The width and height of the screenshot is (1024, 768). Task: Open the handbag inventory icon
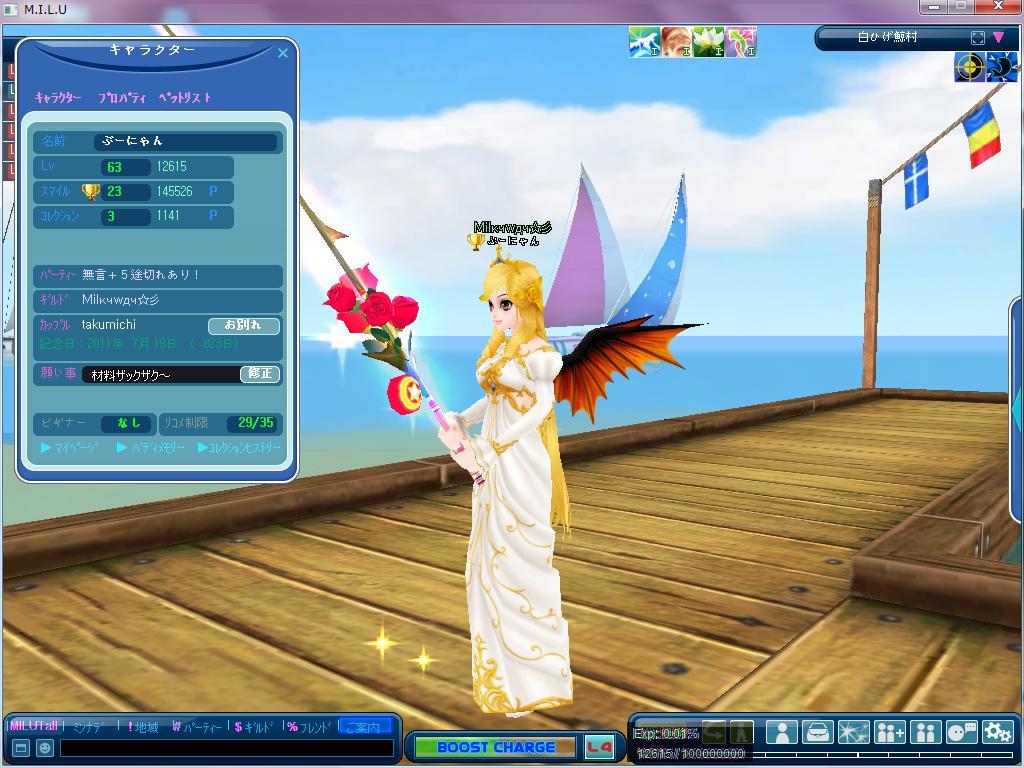pos(818,733)
